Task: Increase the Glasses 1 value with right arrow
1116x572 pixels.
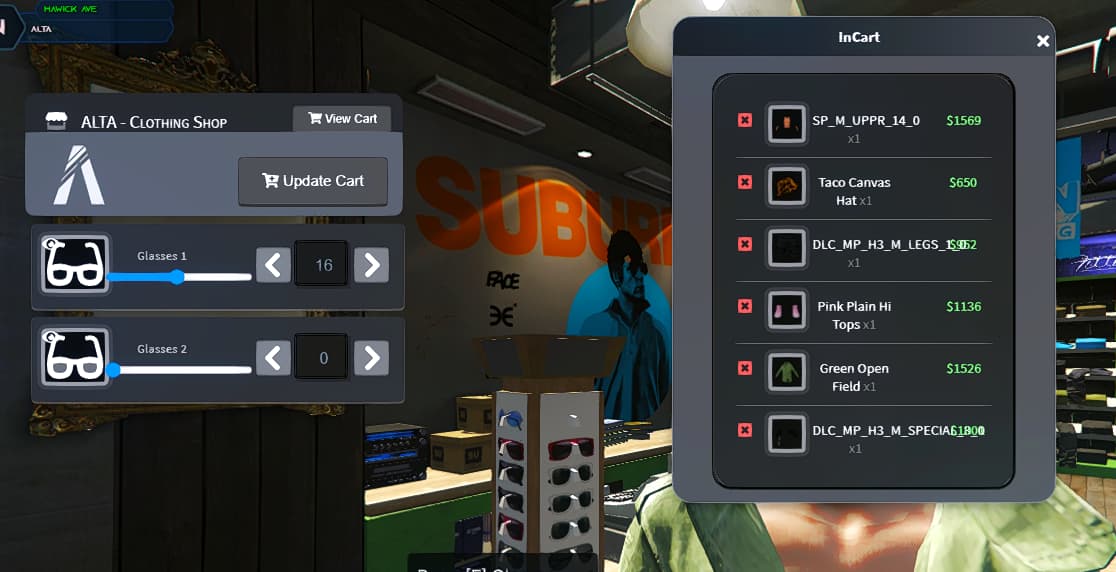Action: tap(371, 265)
